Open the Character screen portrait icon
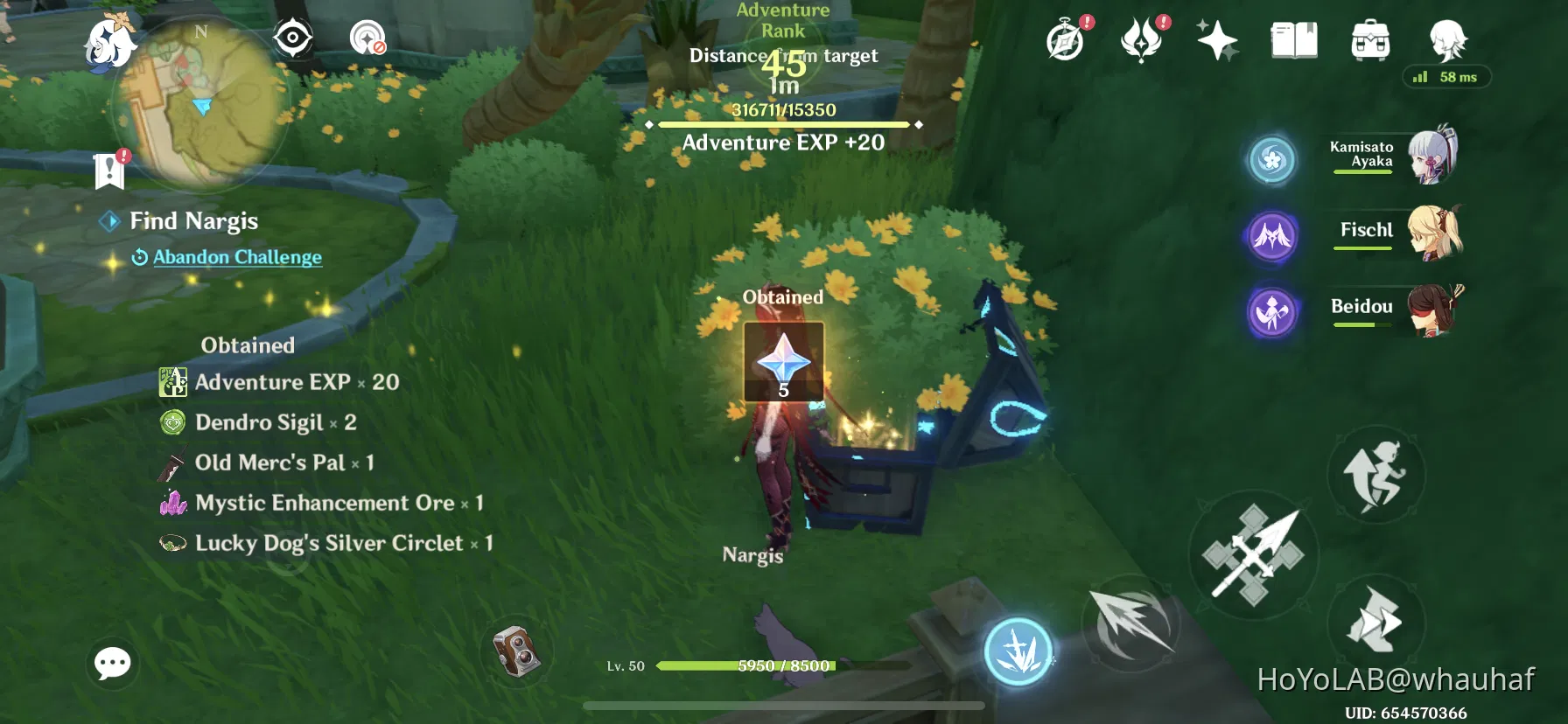Image resolution: width=1568 pixels, height=724 pixels. pyautogui.click(x=1445, y=39)
